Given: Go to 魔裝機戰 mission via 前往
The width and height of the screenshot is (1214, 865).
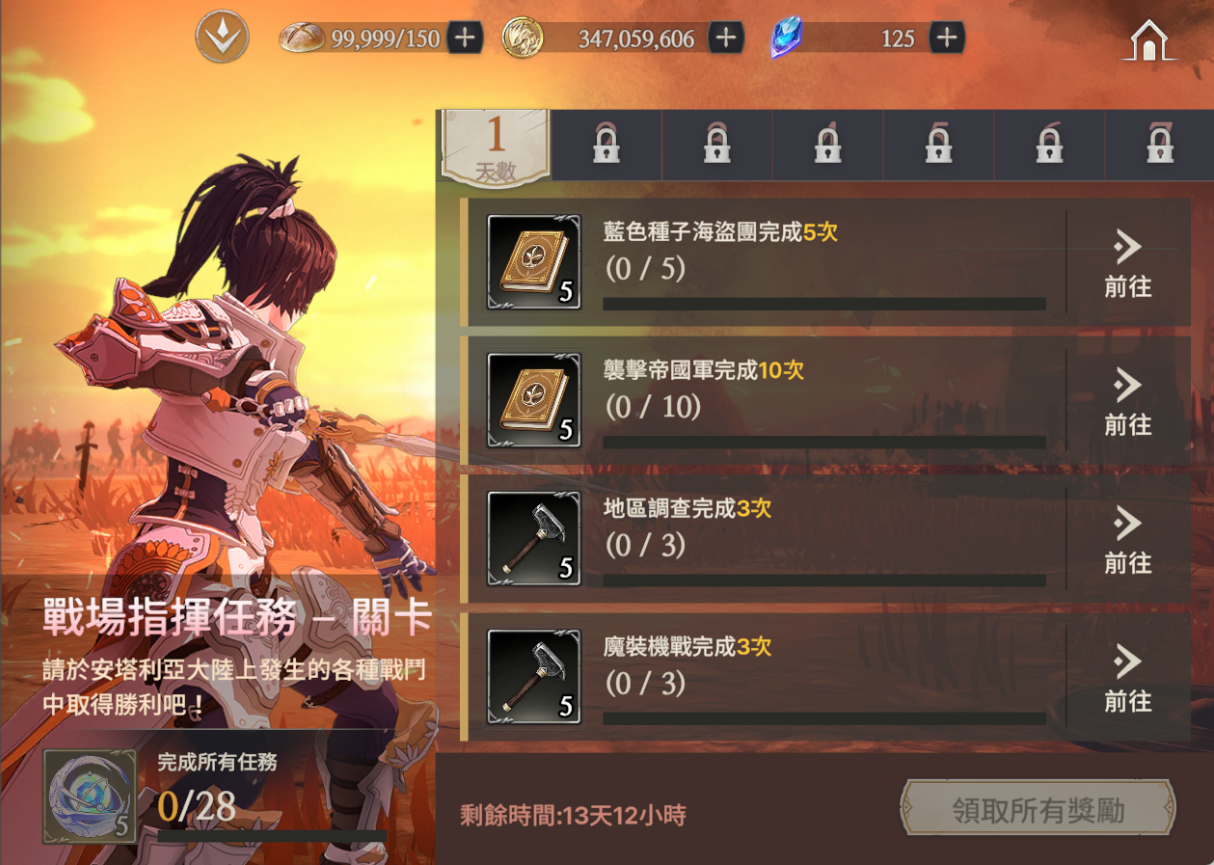Looking at the screenshot, I should [x=1128, y=677].
